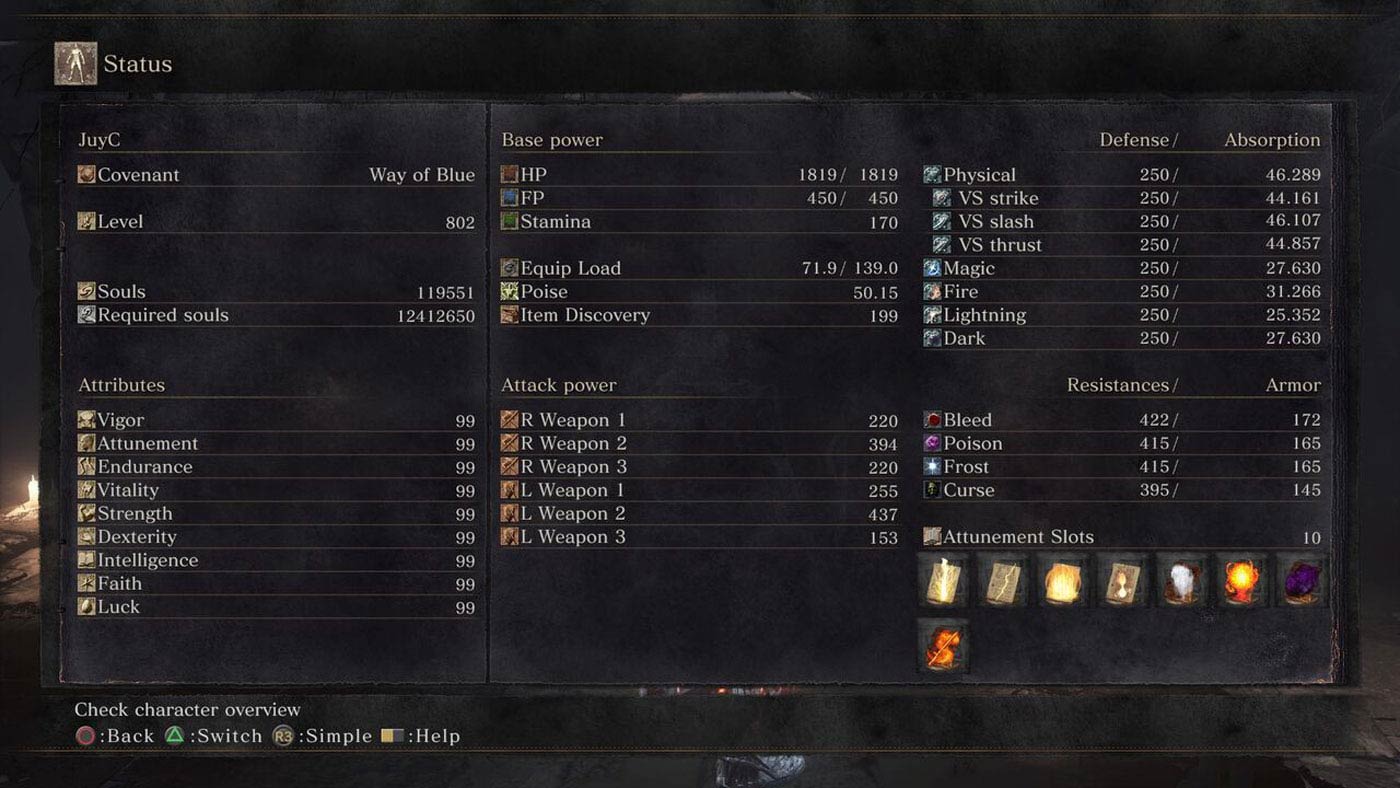Screen dimensions: 1400x788
Task: Highlight the L Weapon 2 attack row
Action: [699, 514]
